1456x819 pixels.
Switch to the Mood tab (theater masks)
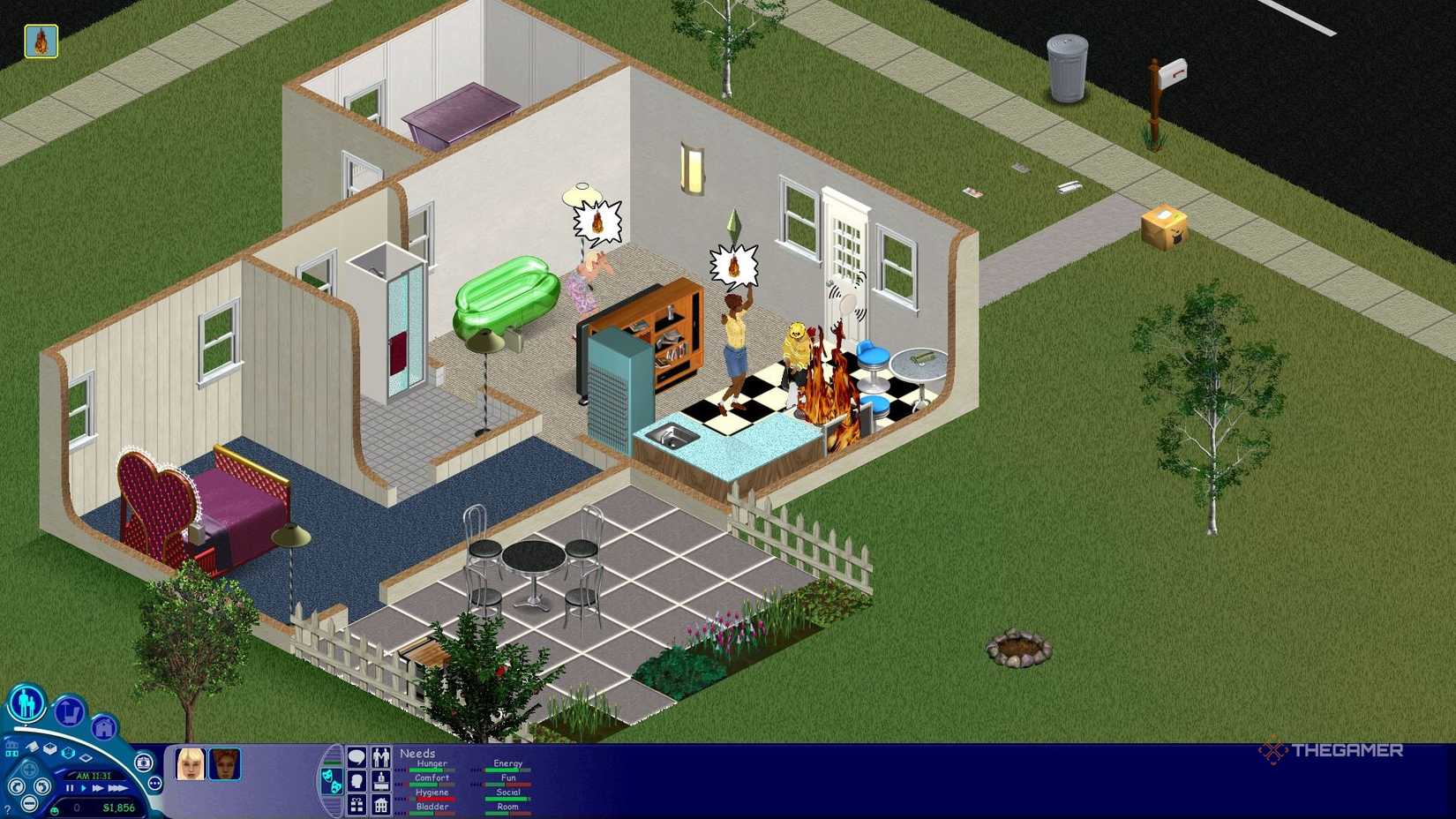(334, 782)
